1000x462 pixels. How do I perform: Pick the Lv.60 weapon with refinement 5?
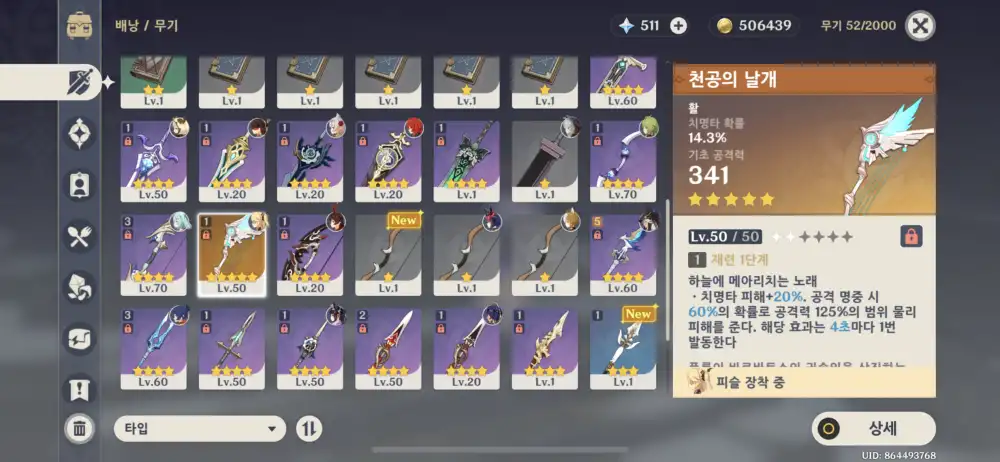coord(623,253)
